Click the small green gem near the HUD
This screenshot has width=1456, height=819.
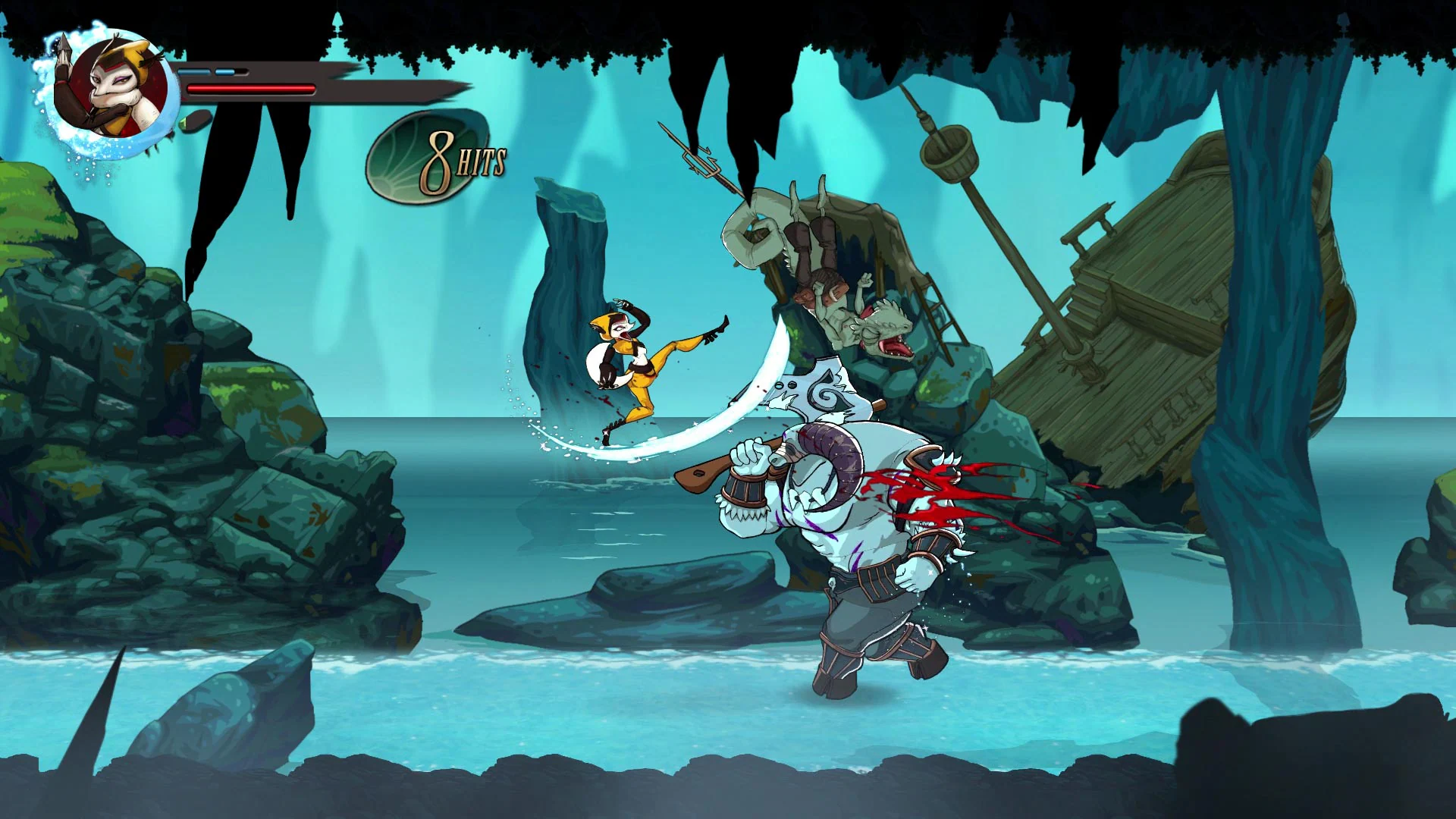184,123
